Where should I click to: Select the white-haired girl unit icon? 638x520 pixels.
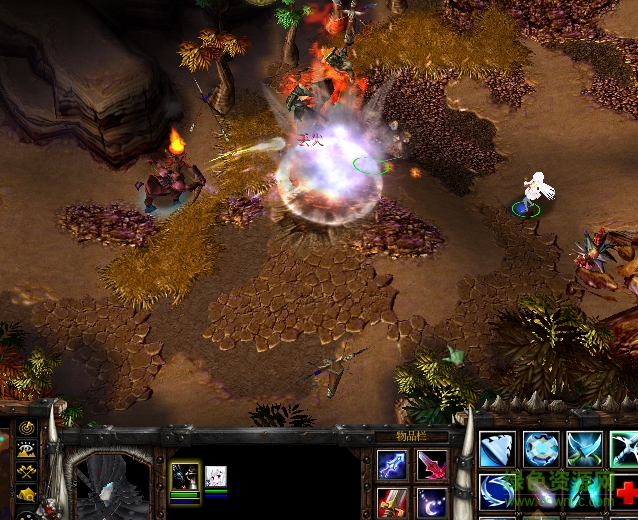[216, 476]
